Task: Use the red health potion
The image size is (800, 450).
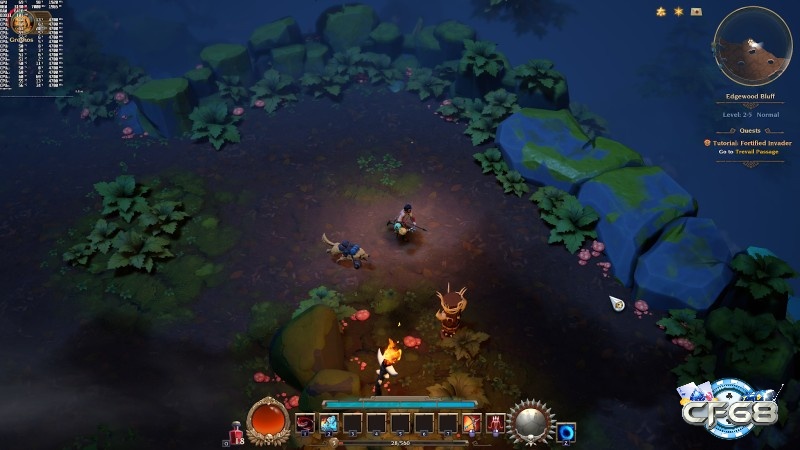Action: pyautogui.click(x=237, y=428)
